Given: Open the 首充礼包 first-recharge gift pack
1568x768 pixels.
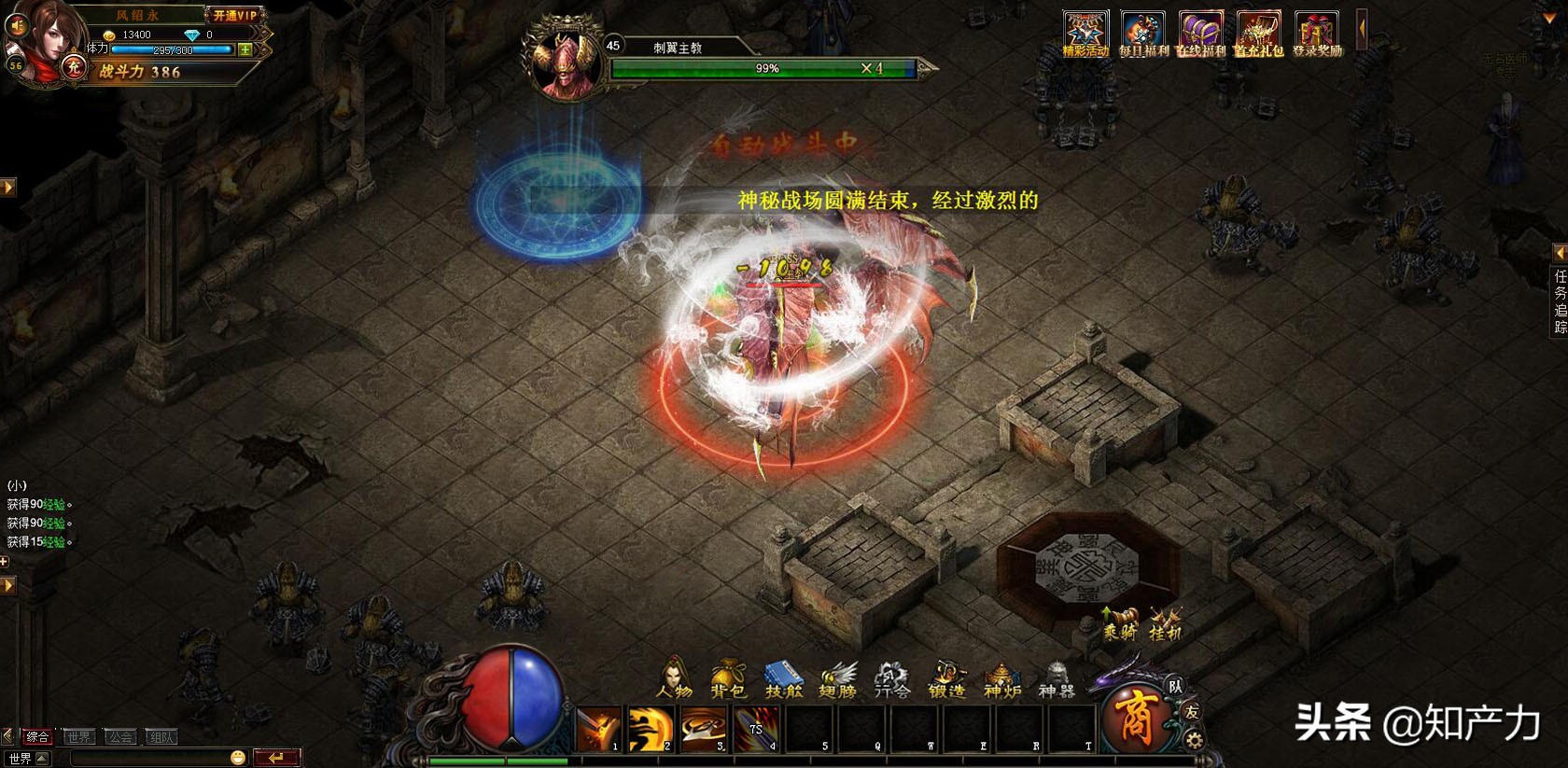Looking at the screenshot, I should tap(1258, 35).
